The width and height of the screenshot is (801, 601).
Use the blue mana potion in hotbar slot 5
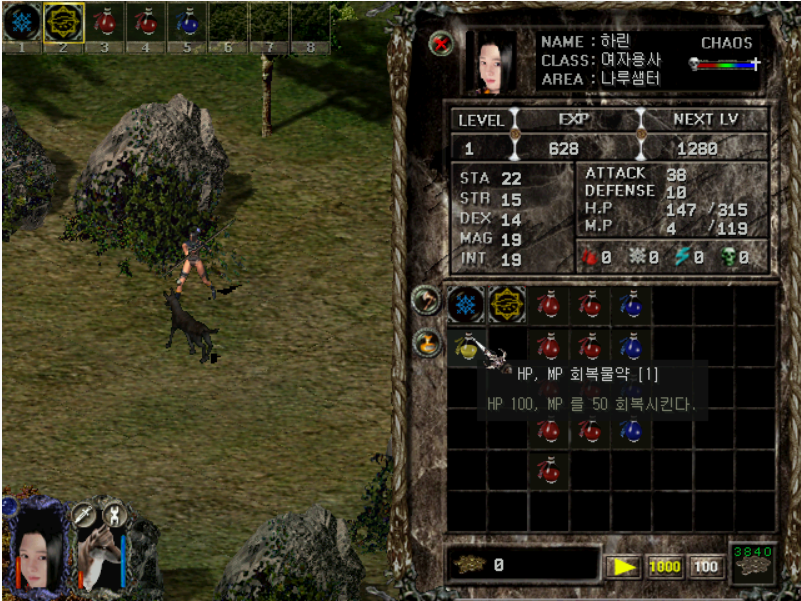coord(186,20)
